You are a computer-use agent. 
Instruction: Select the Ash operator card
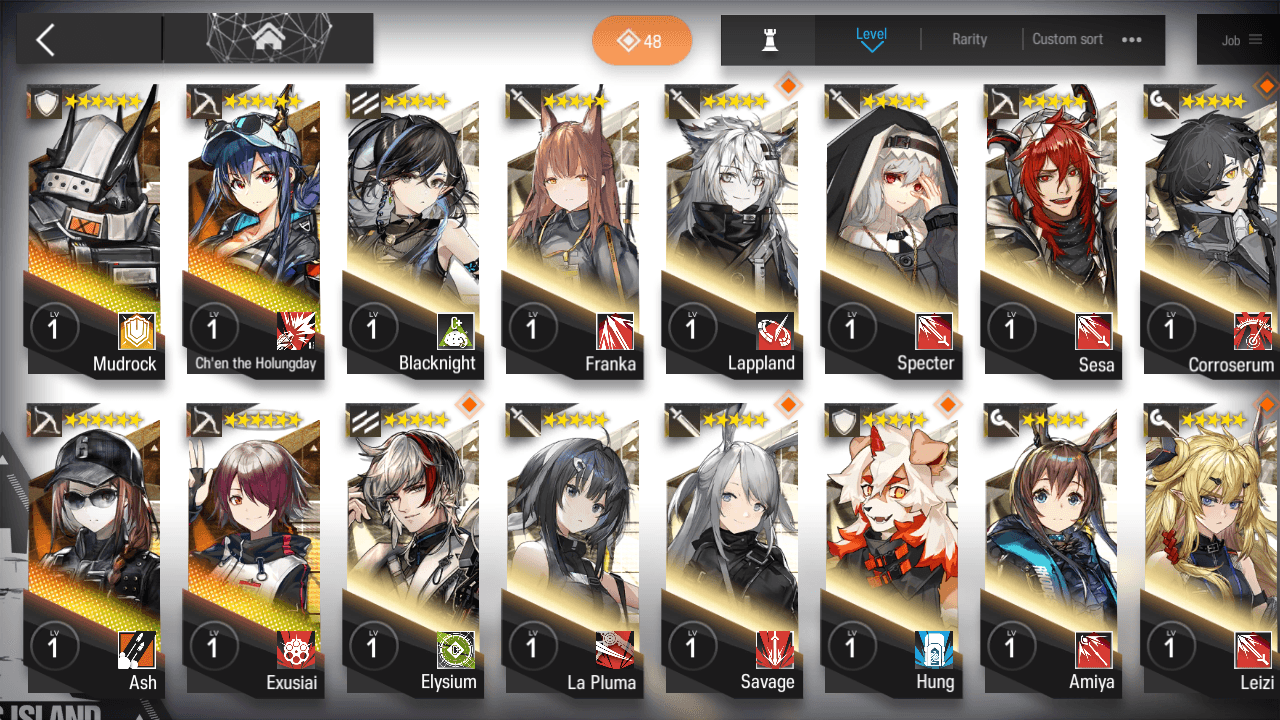tap(93, 548)
